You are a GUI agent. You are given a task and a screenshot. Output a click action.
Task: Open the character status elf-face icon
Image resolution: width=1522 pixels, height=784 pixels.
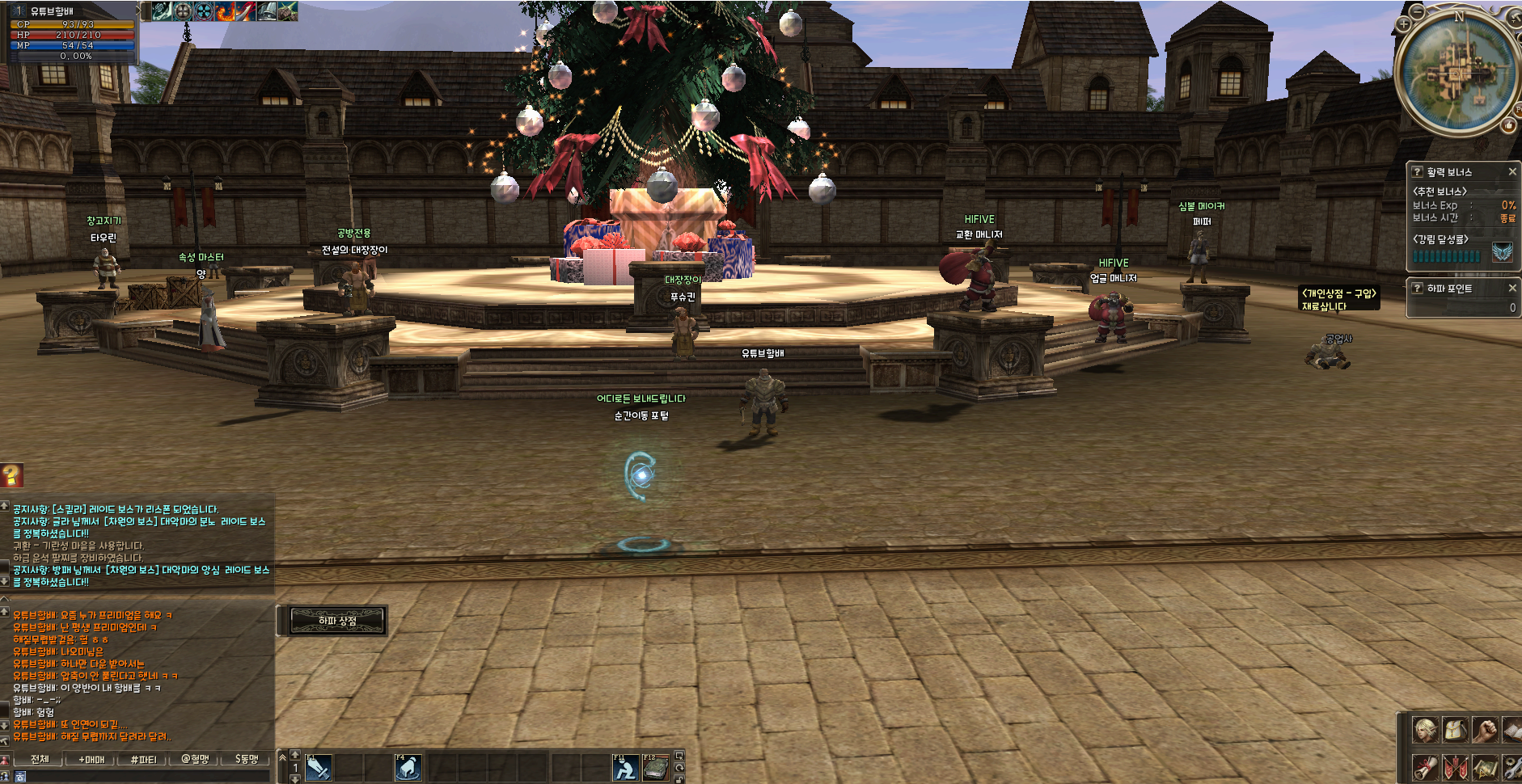[1425, 730]
